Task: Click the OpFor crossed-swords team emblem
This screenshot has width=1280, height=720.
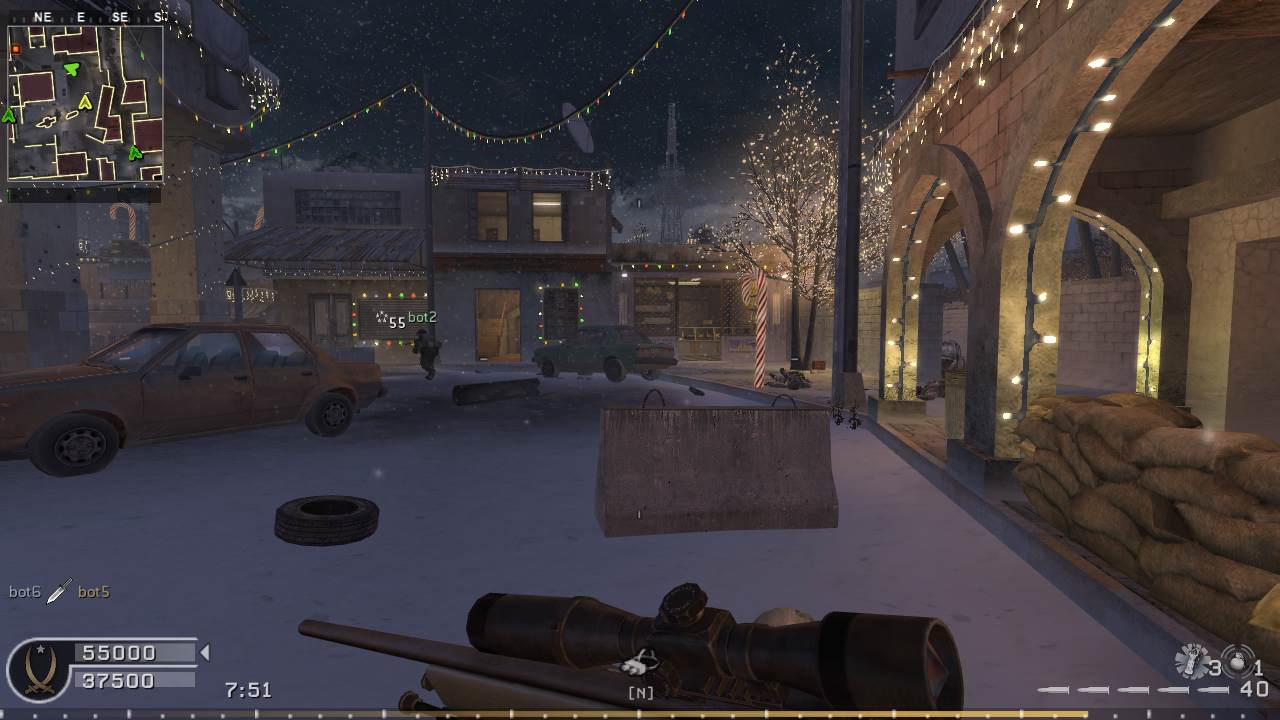Action: 37,667
